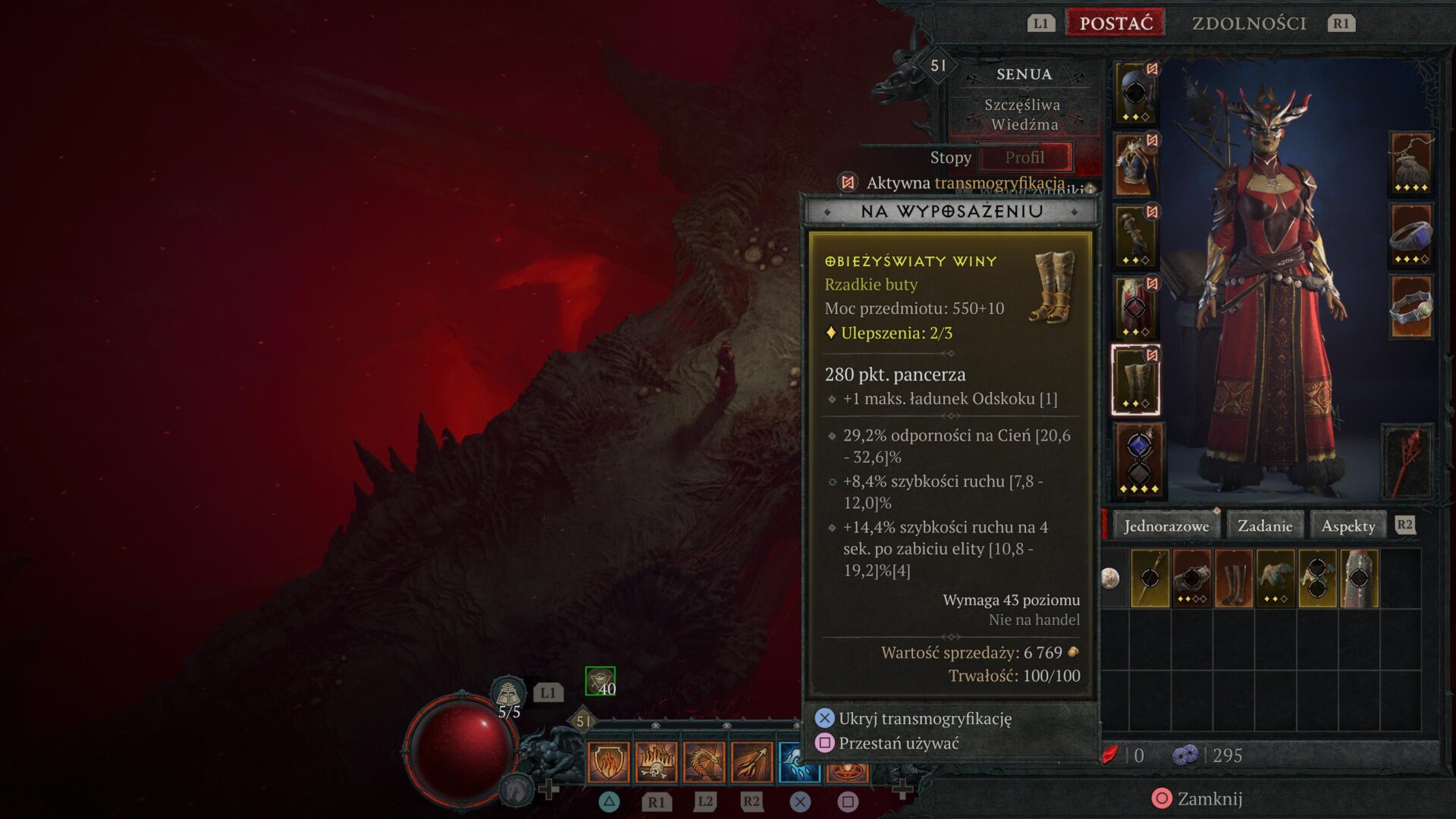Select the flaming skull skill on R1
The height and width of the screenshot is (819, 1456).
click(x=657, y=762)
